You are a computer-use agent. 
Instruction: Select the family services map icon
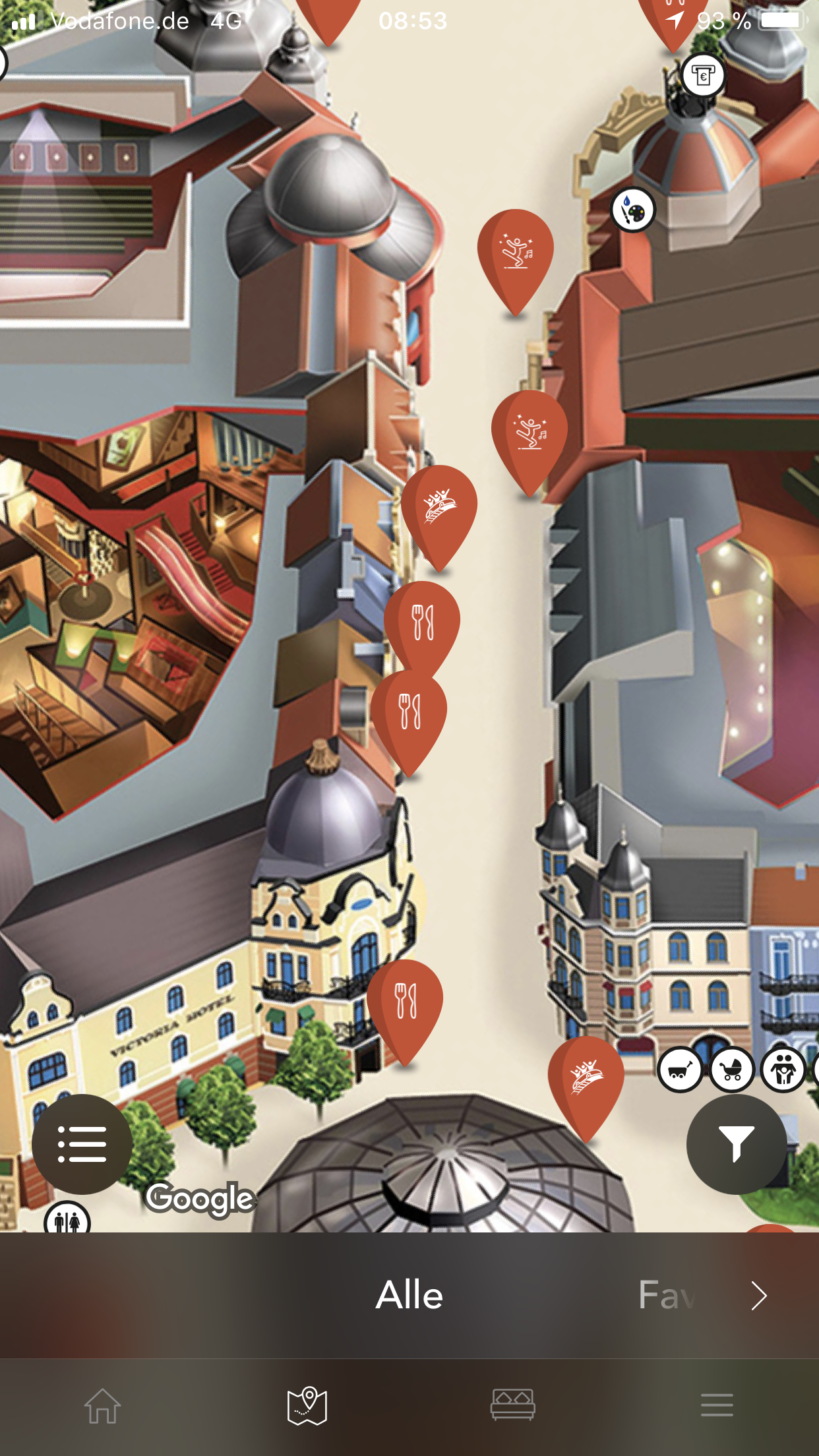coord(783,1069)
